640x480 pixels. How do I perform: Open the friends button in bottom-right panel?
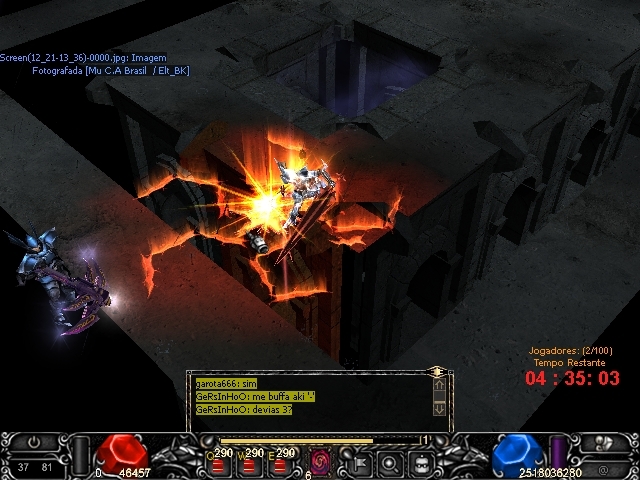point(603,443)
